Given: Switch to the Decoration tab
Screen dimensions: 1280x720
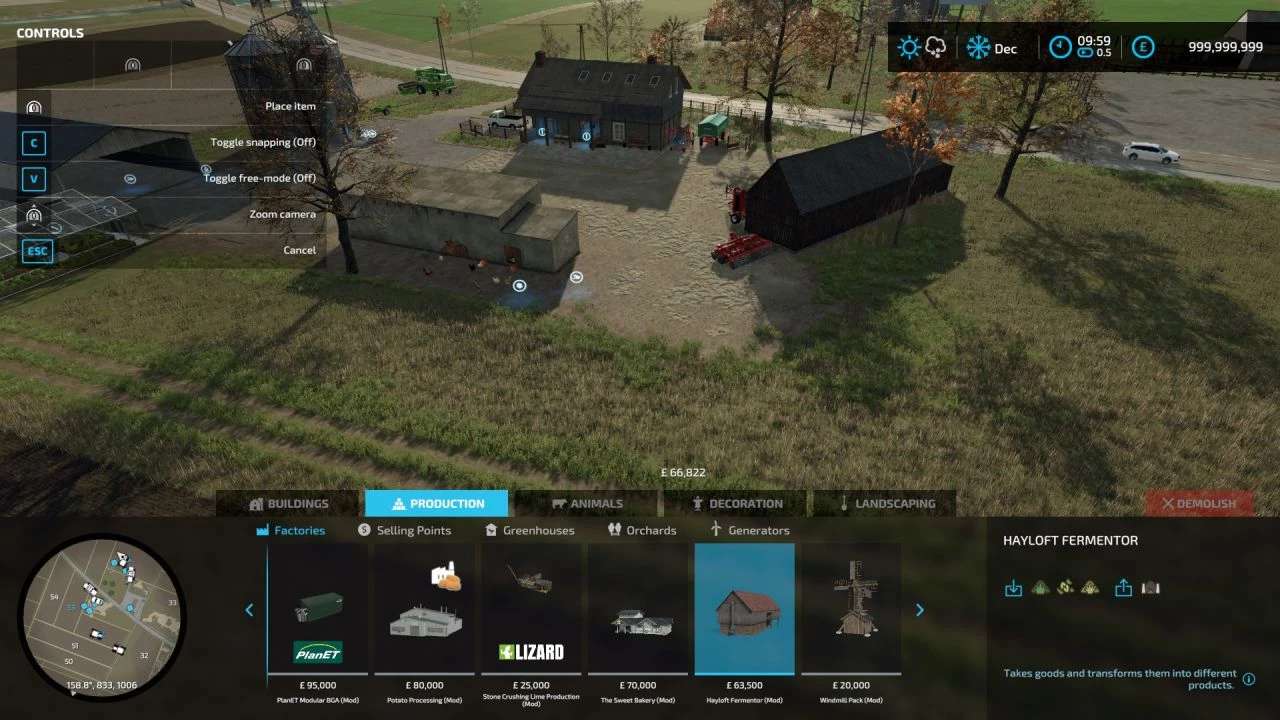Looking at the screenshot, I should [736, 504].
